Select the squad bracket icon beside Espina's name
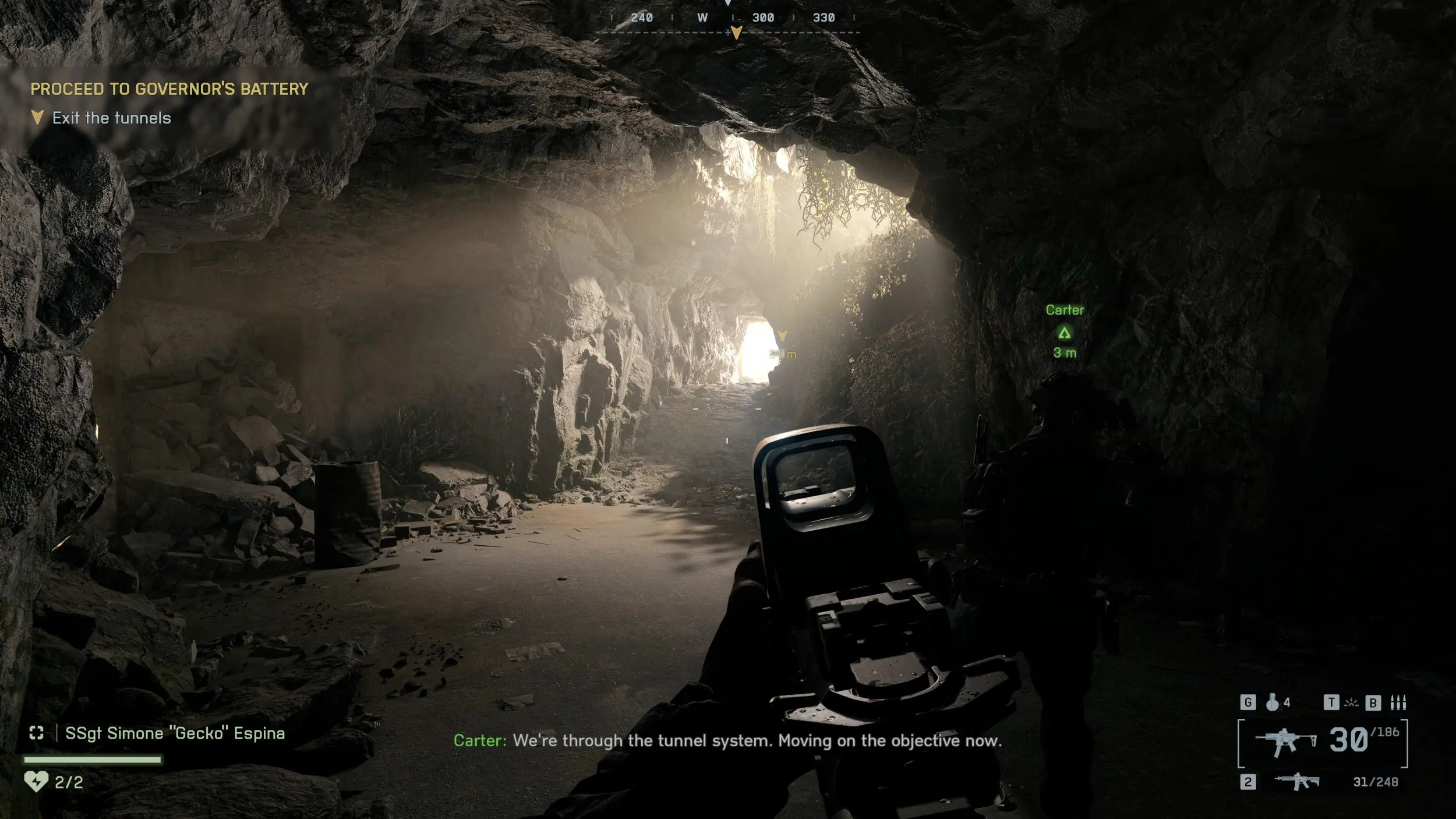This screenshot has height=819, width=1456. click(x=37, y=733)
